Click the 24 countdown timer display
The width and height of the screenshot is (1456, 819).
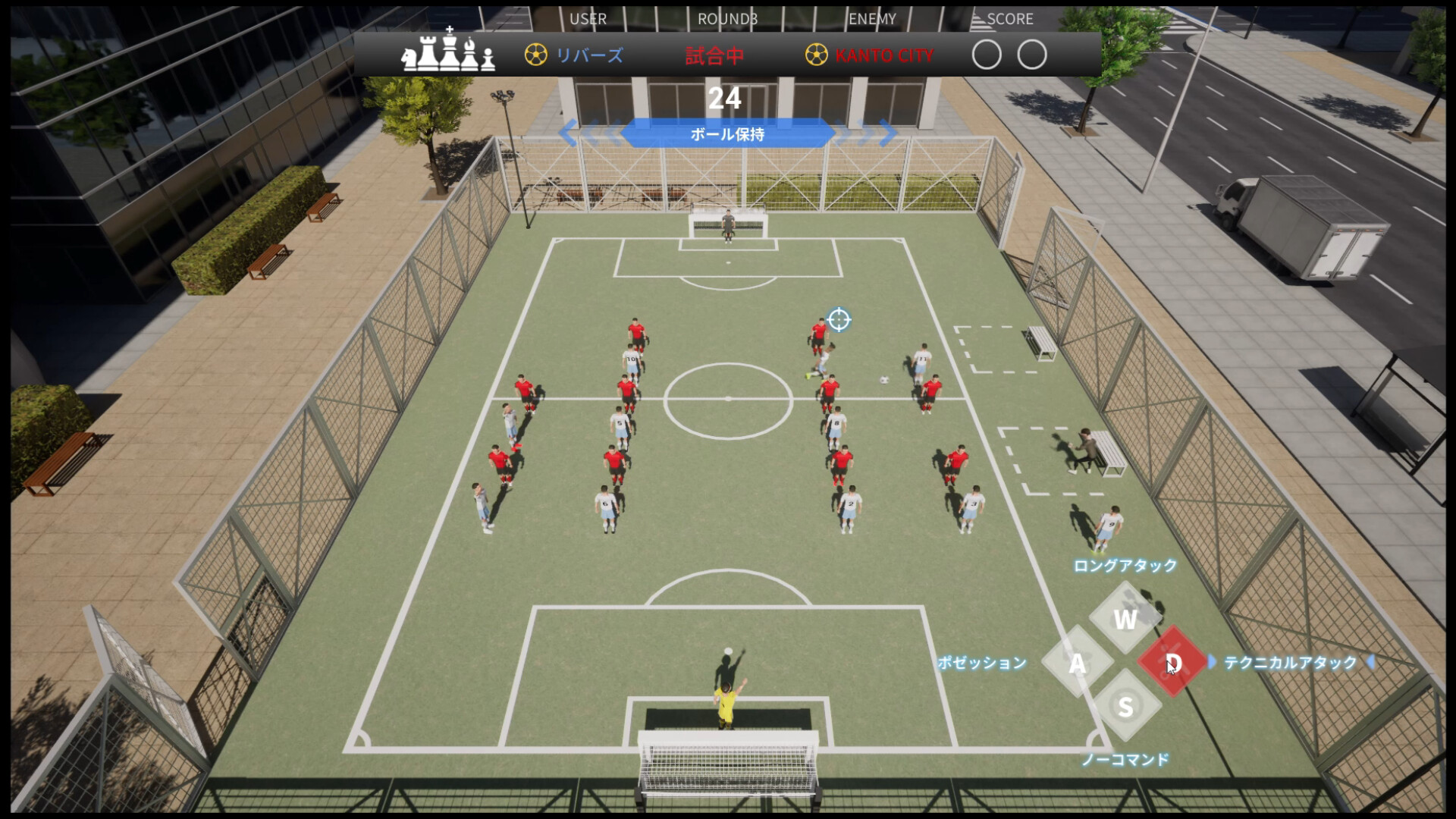click(726, 97)
